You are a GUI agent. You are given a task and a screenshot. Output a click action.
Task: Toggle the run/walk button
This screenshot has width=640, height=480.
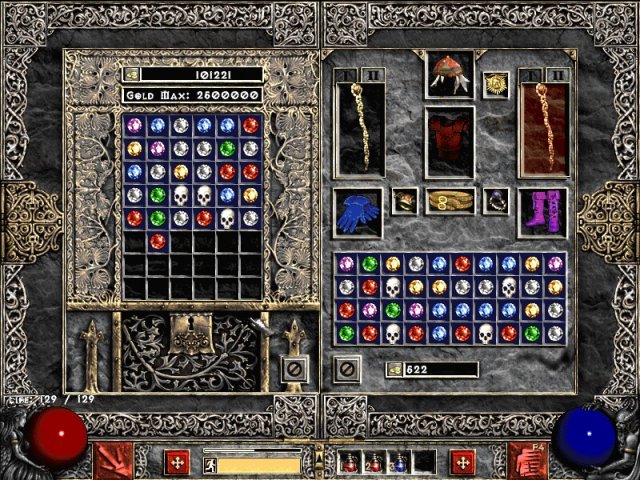click(209, 464)
